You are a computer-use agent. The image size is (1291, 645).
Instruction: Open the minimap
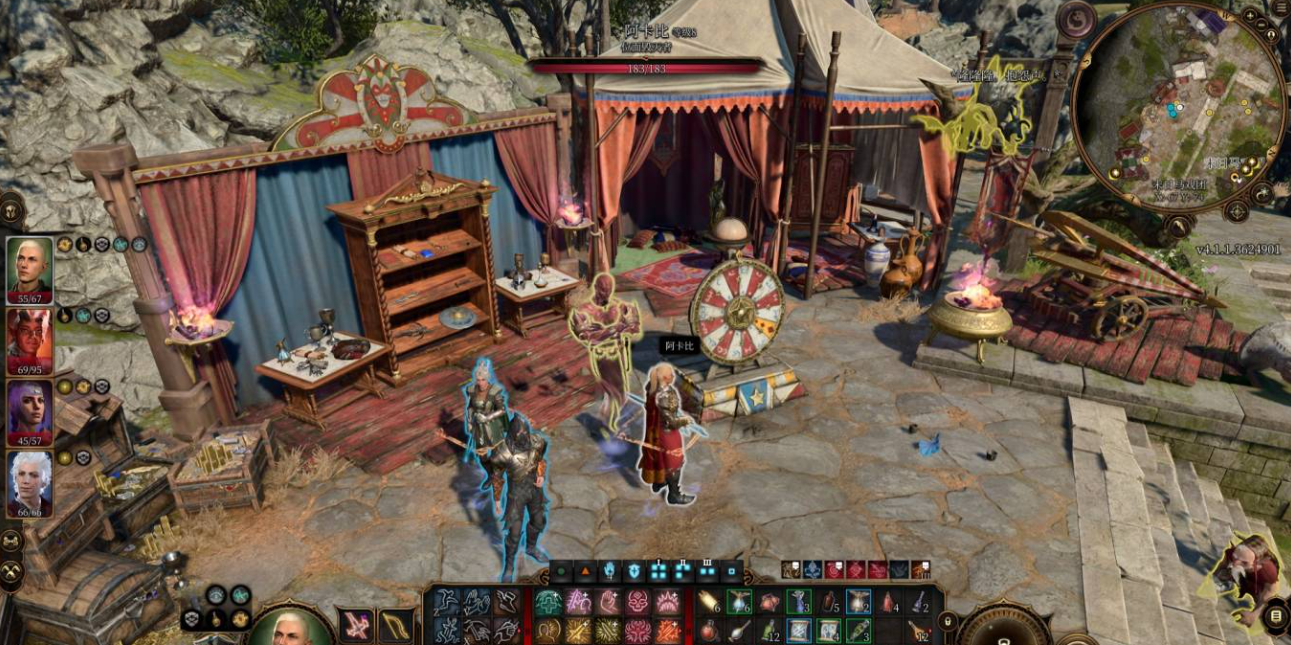click(1177, 106)
